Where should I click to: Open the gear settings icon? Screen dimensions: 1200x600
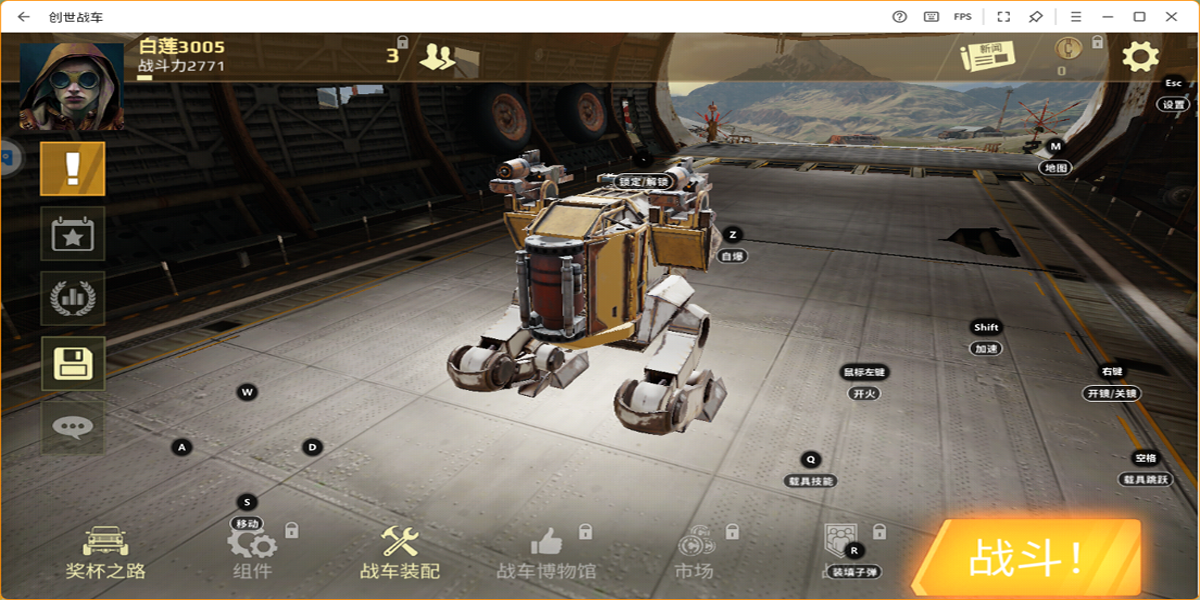[x=1140, y=56]
